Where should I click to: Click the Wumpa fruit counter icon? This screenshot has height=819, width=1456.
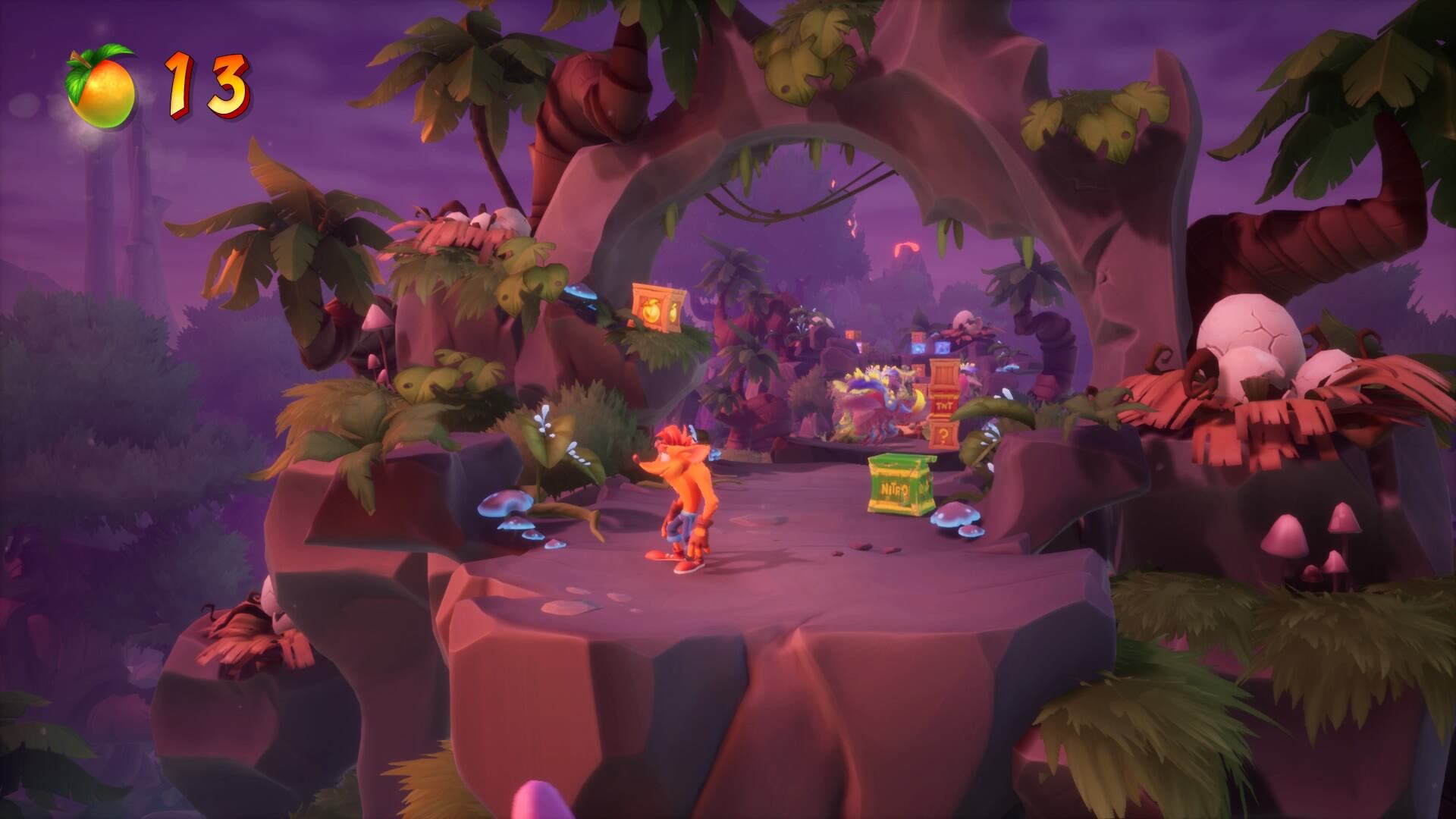coord(102,88)
